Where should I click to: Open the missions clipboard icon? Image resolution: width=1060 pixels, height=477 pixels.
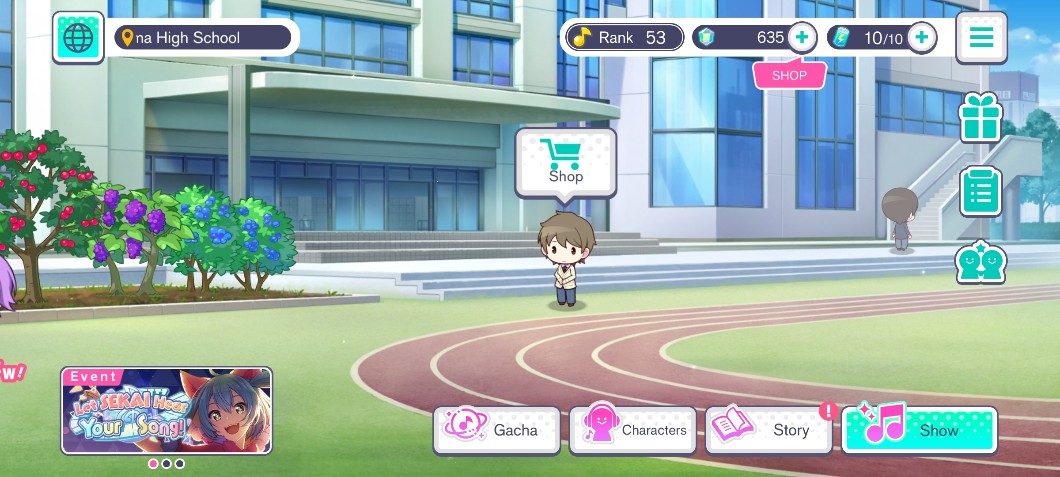coord(980,191)
